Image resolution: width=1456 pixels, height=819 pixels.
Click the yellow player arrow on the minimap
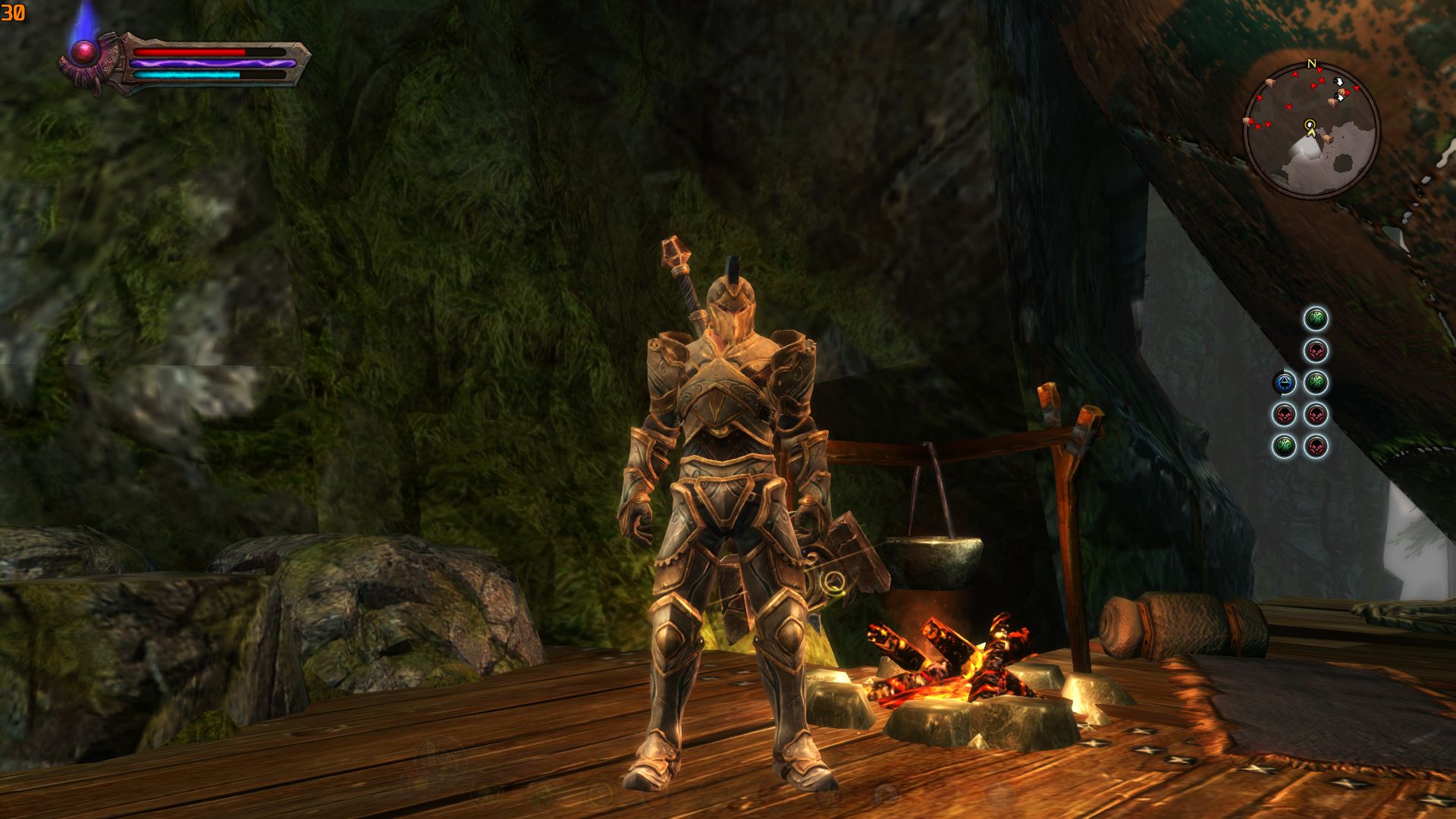[1310, 127]
